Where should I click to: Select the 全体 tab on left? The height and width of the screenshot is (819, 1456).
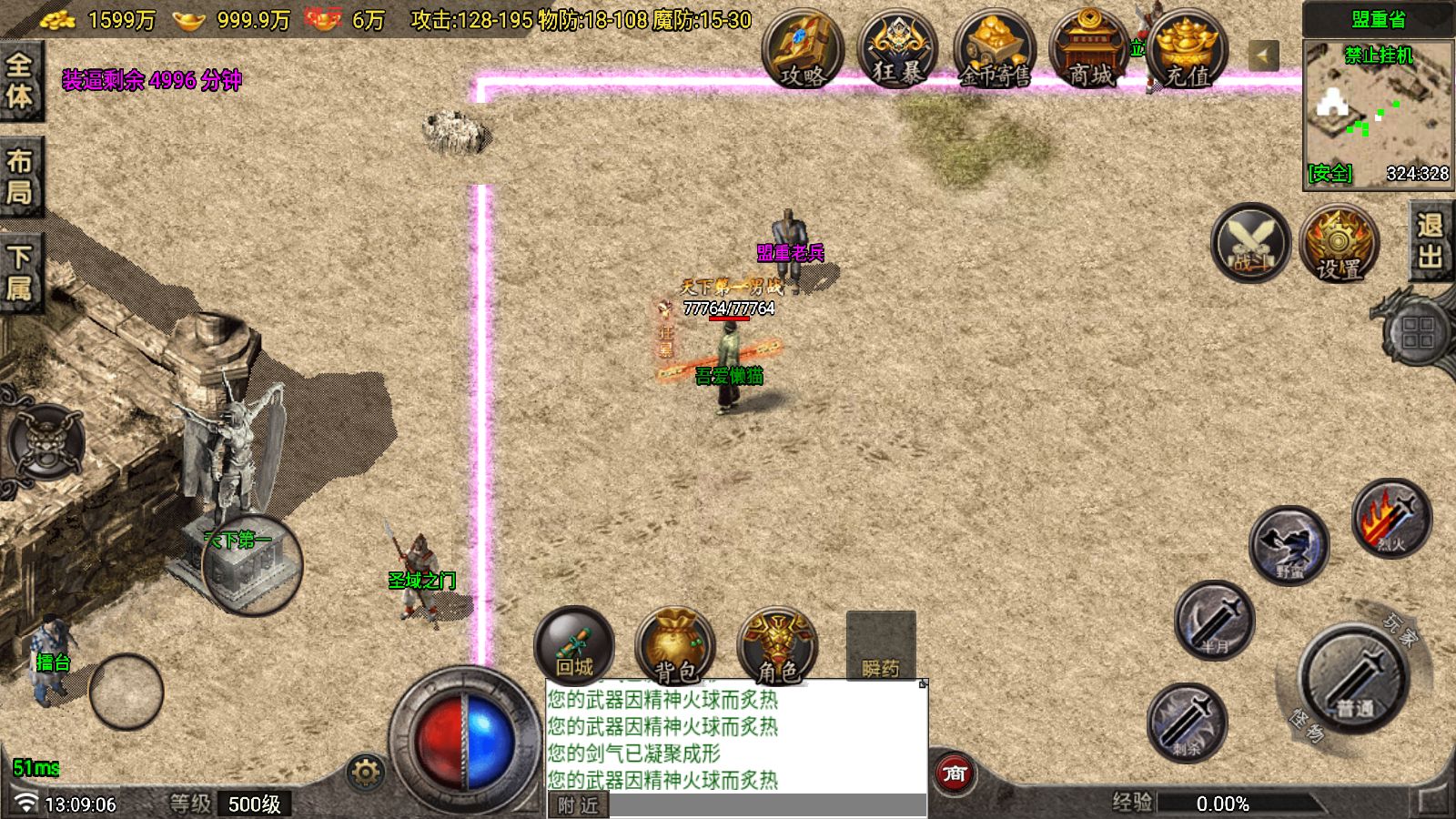pyautogui.click(x=20, y=80)
